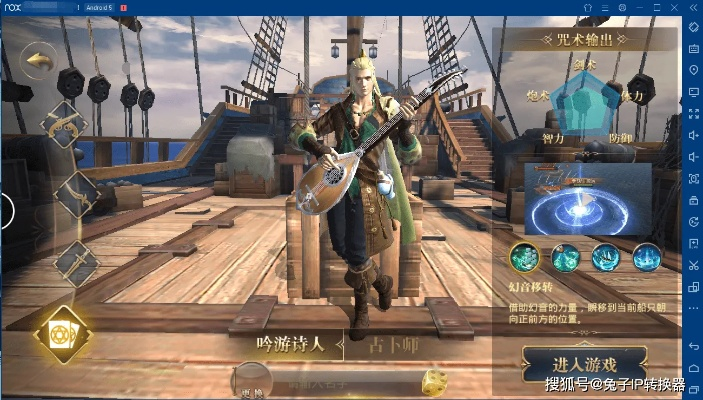Viewport: 703px width, 400px height.
Task: Select the highlighted golden class diamond icon
Action: tap(62, 334)
